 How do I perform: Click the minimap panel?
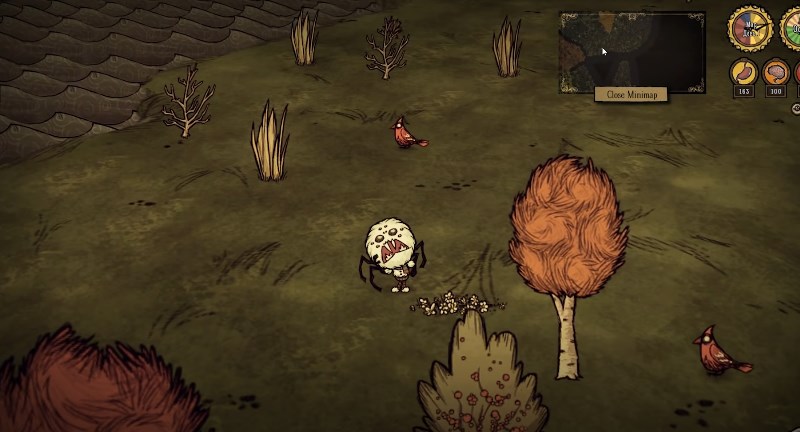pos(632,51)
